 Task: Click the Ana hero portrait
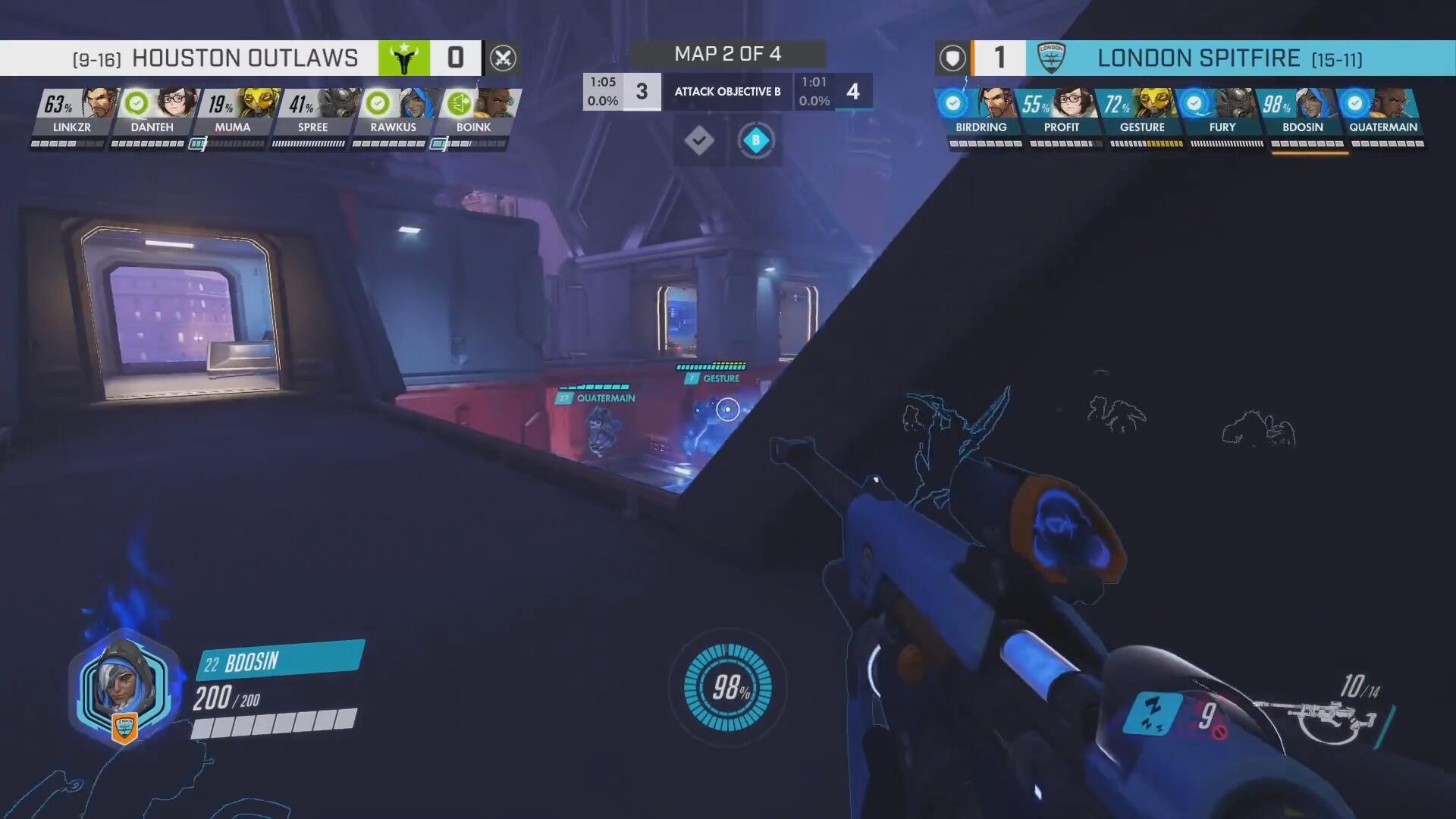124,687
